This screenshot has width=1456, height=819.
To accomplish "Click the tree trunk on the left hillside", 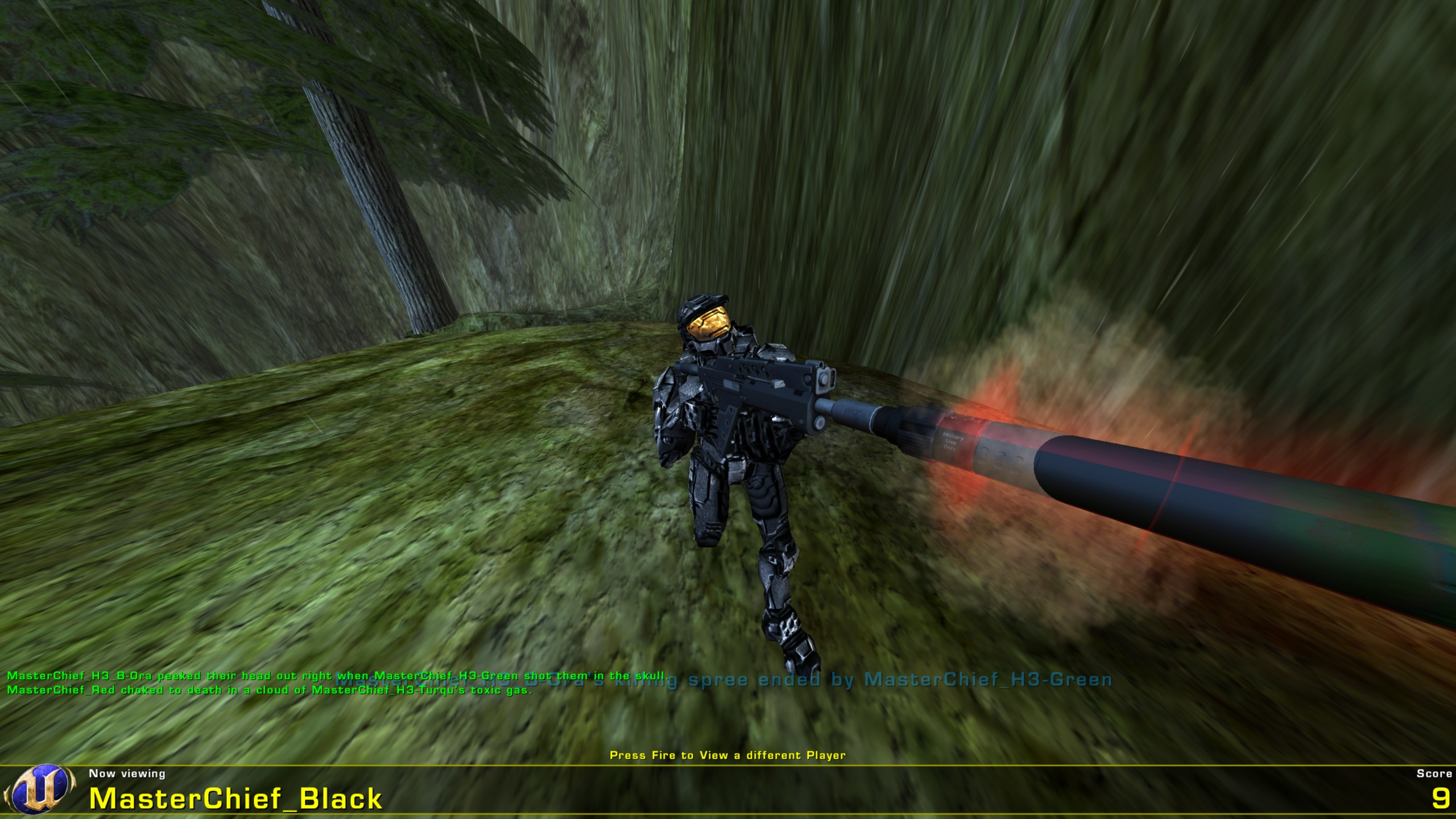I will tap(398, 227).
